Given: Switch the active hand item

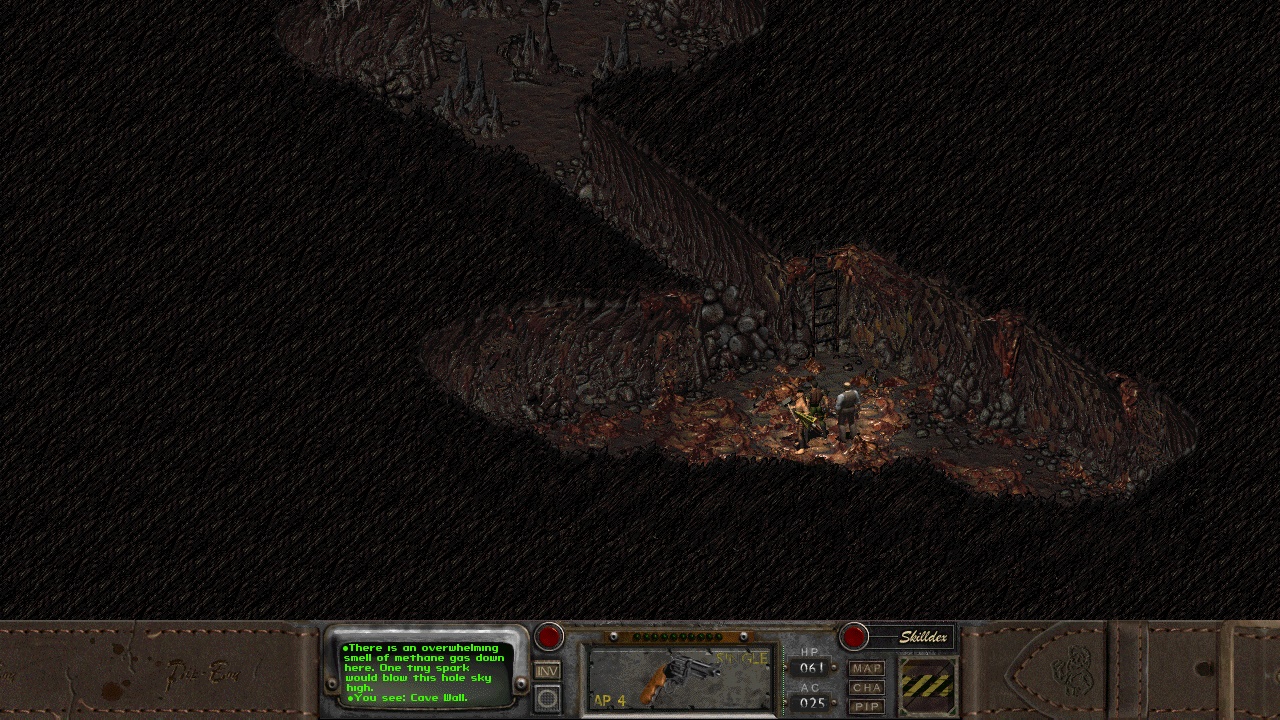Looking at the screenshot, I should point(549,637).
